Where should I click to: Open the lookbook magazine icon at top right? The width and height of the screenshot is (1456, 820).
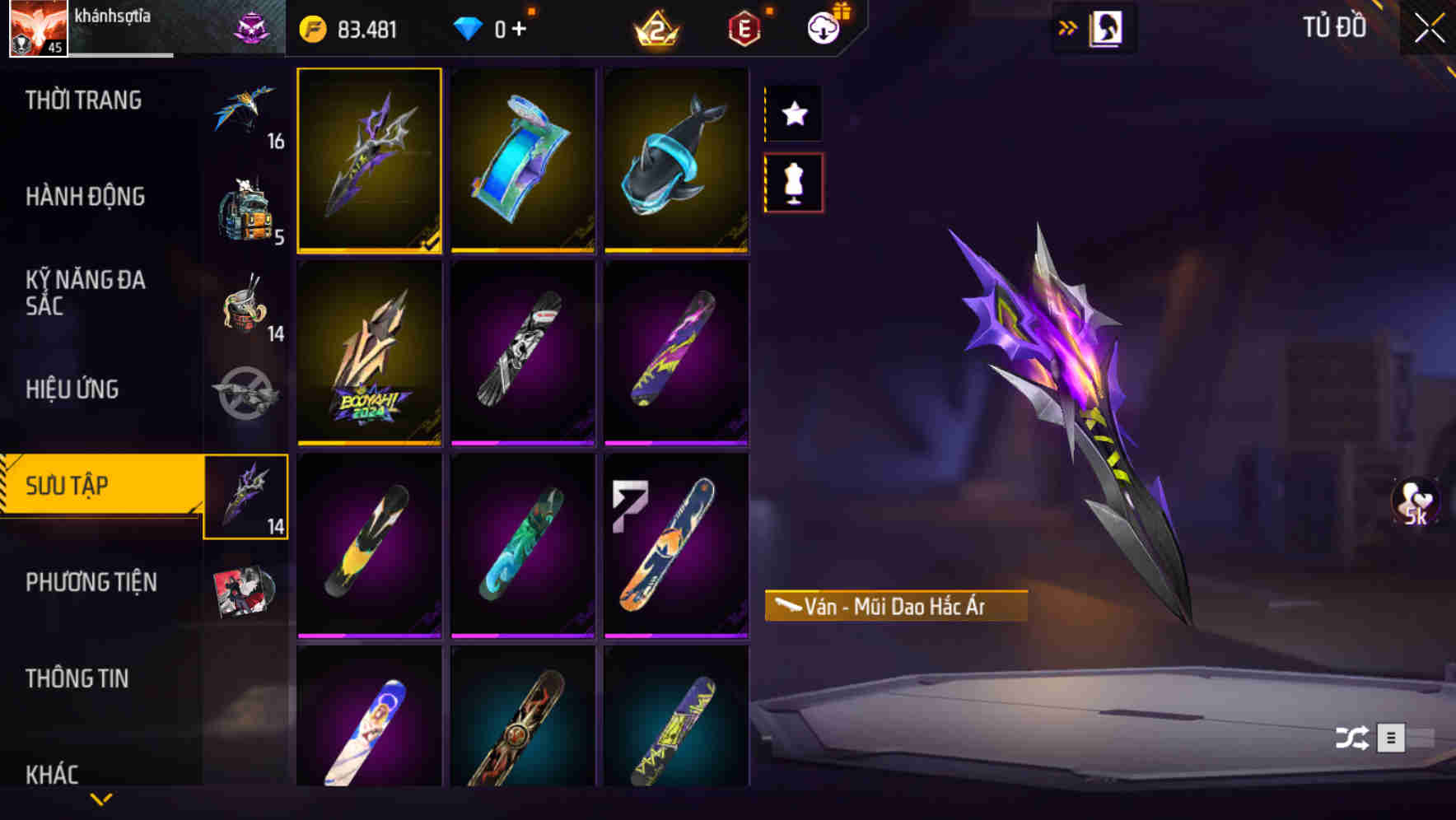coord(1104,27)
